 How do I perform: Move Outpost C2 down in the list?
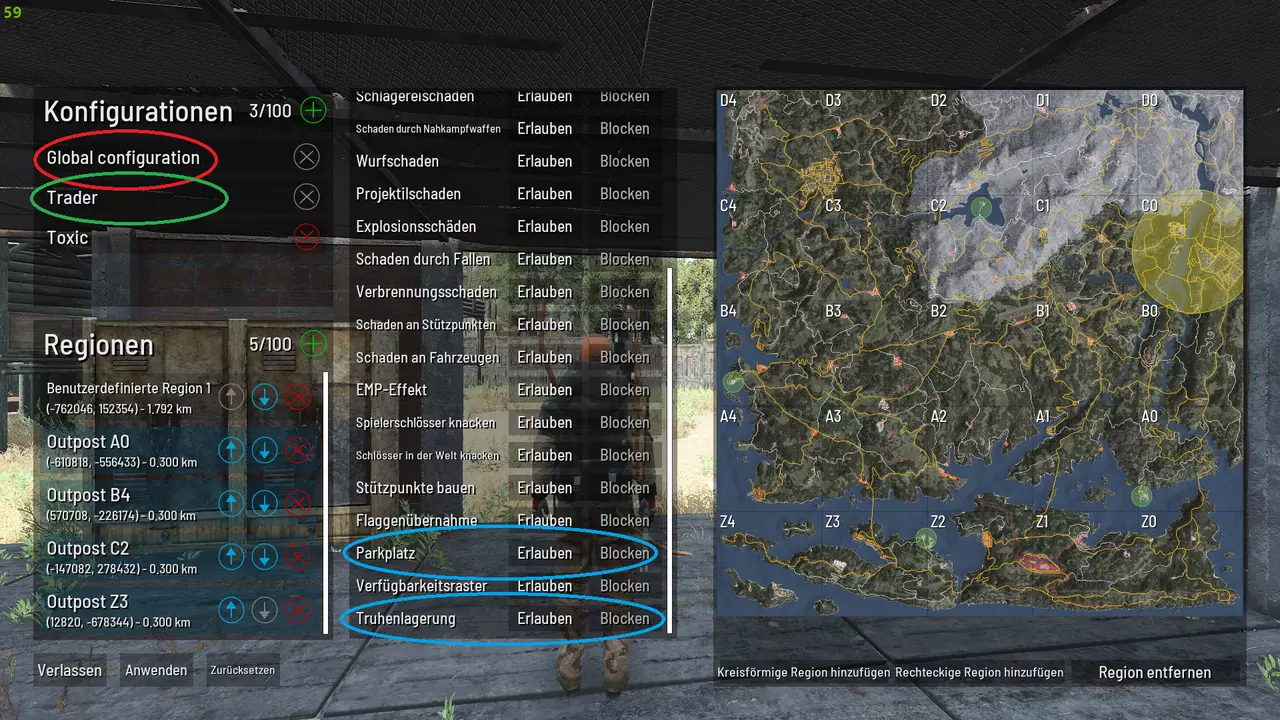pos(264,556)
